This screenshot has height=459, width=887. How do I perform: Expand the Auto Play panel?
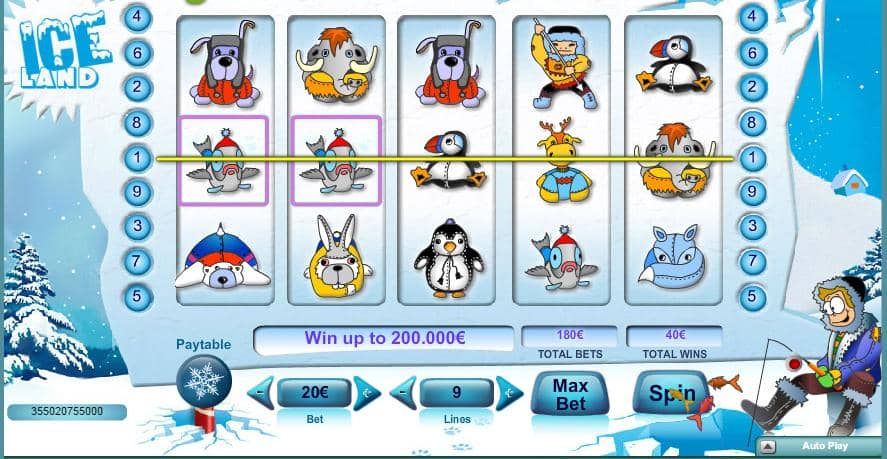click(768, 446)
